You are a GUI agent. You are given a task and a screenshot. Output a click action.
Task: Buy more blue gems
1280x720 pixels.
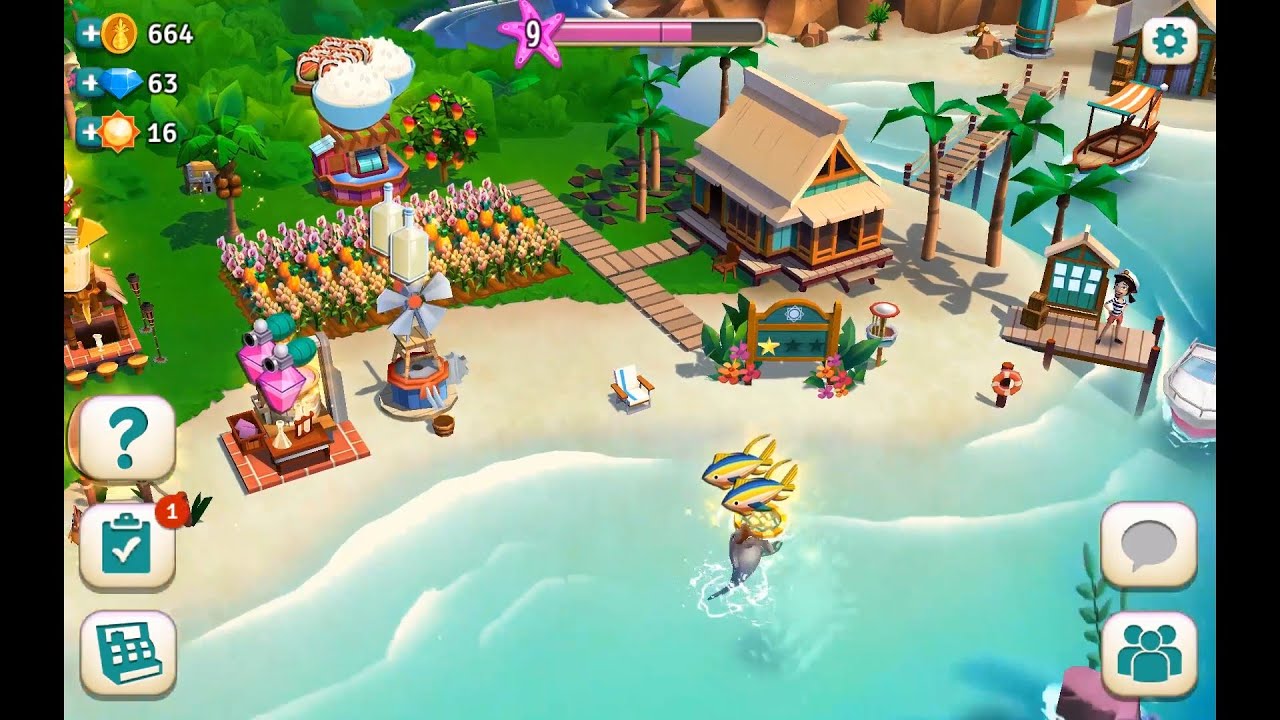tap(90, 83)
